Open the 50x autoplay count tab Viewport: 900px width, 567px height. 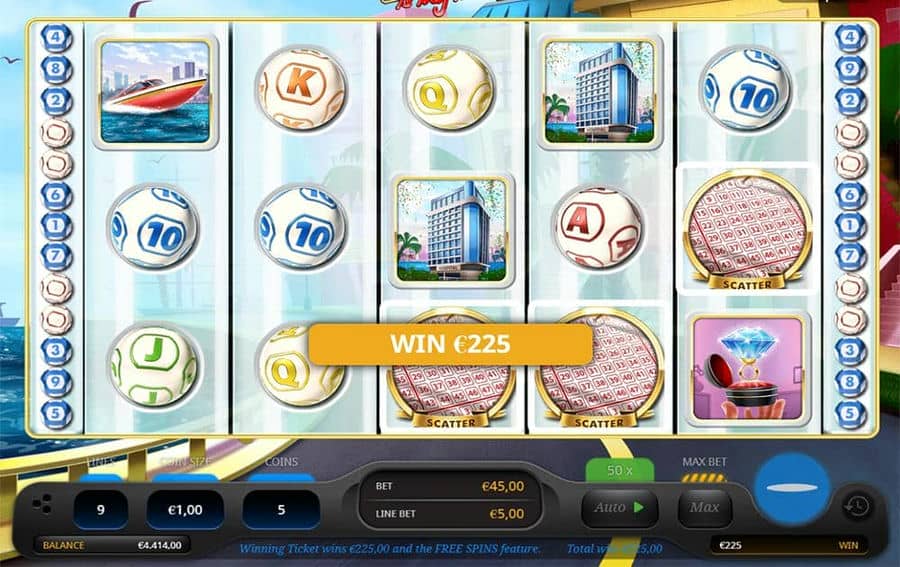619,470
